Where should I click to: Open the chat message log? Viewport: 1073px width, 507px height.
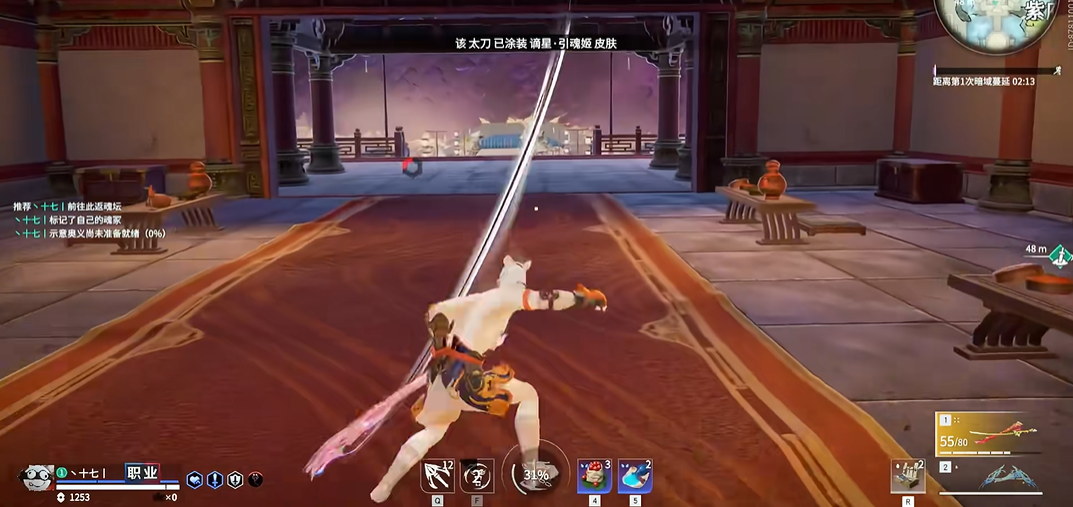pos(88,220)
